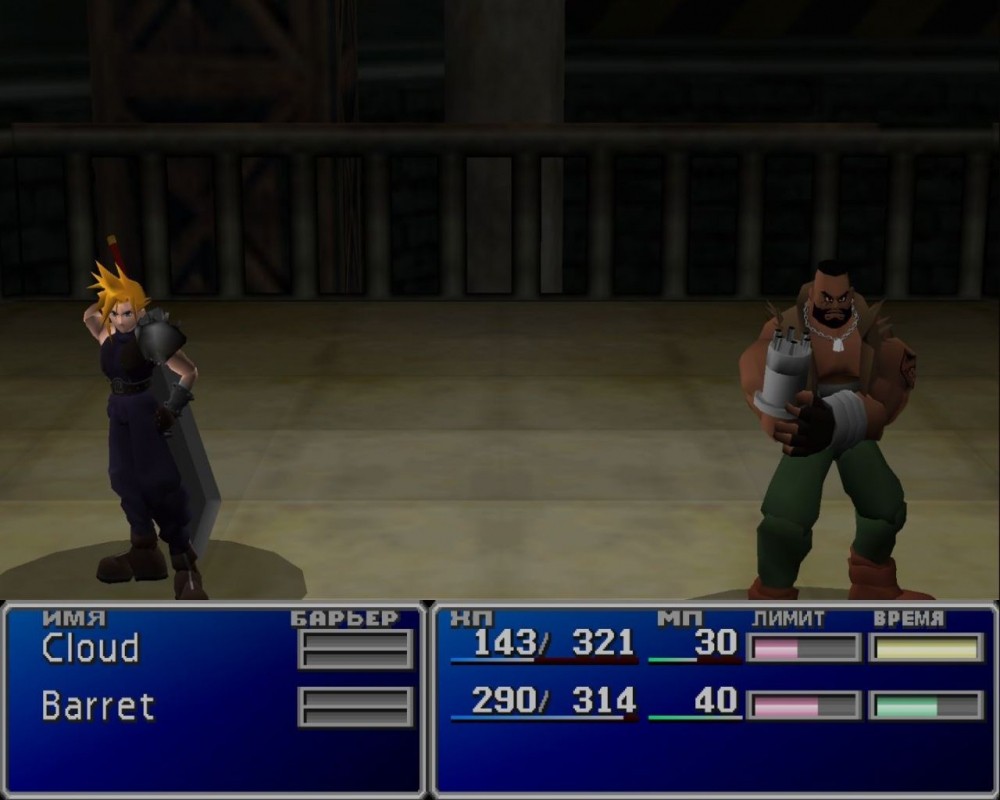Select Cloud in the party list

click(x=90, y=649)
